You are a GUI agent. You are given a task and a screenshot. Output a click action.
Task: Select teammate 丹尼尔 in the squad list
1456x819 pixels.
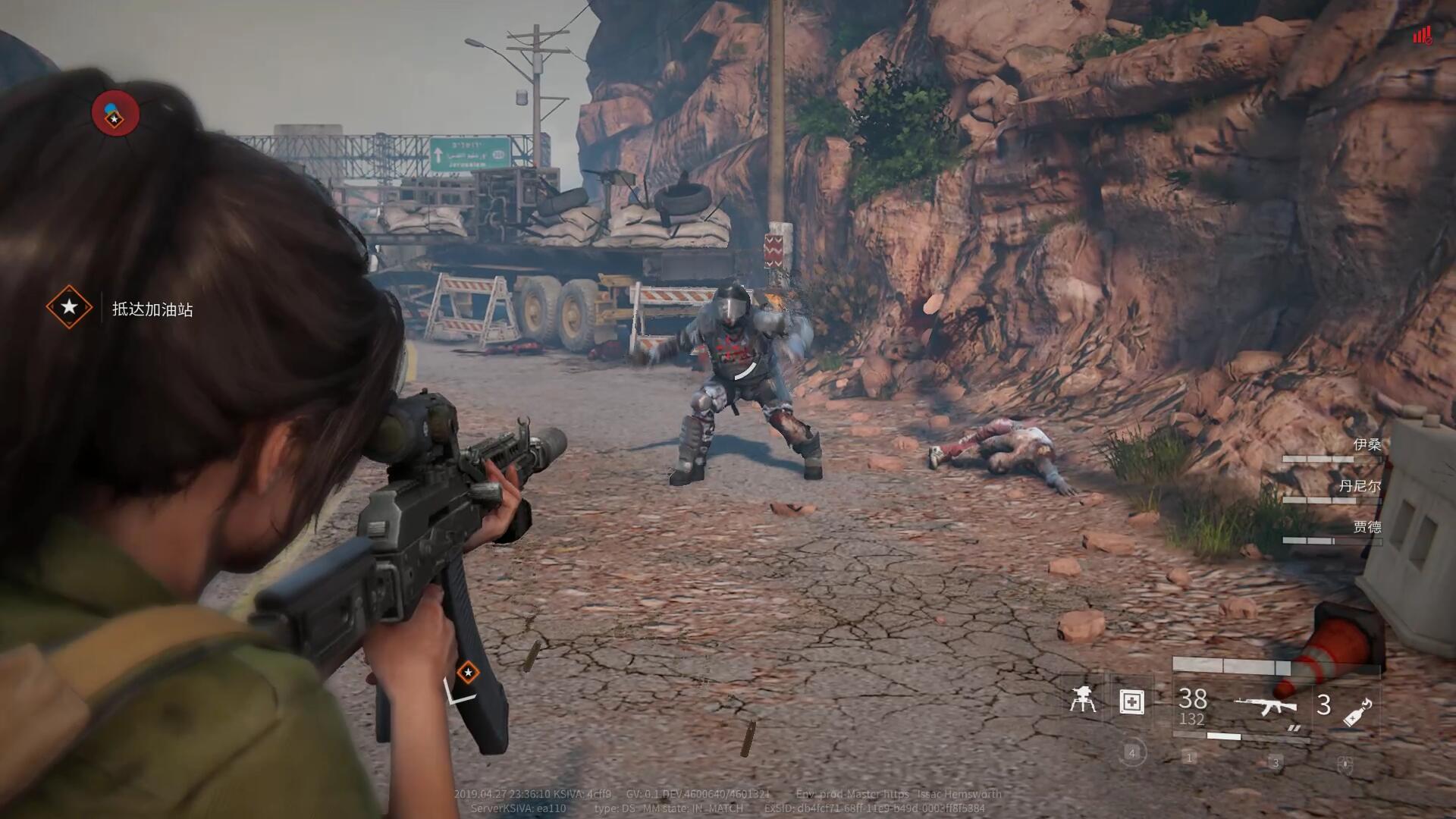click(1359, 486)
